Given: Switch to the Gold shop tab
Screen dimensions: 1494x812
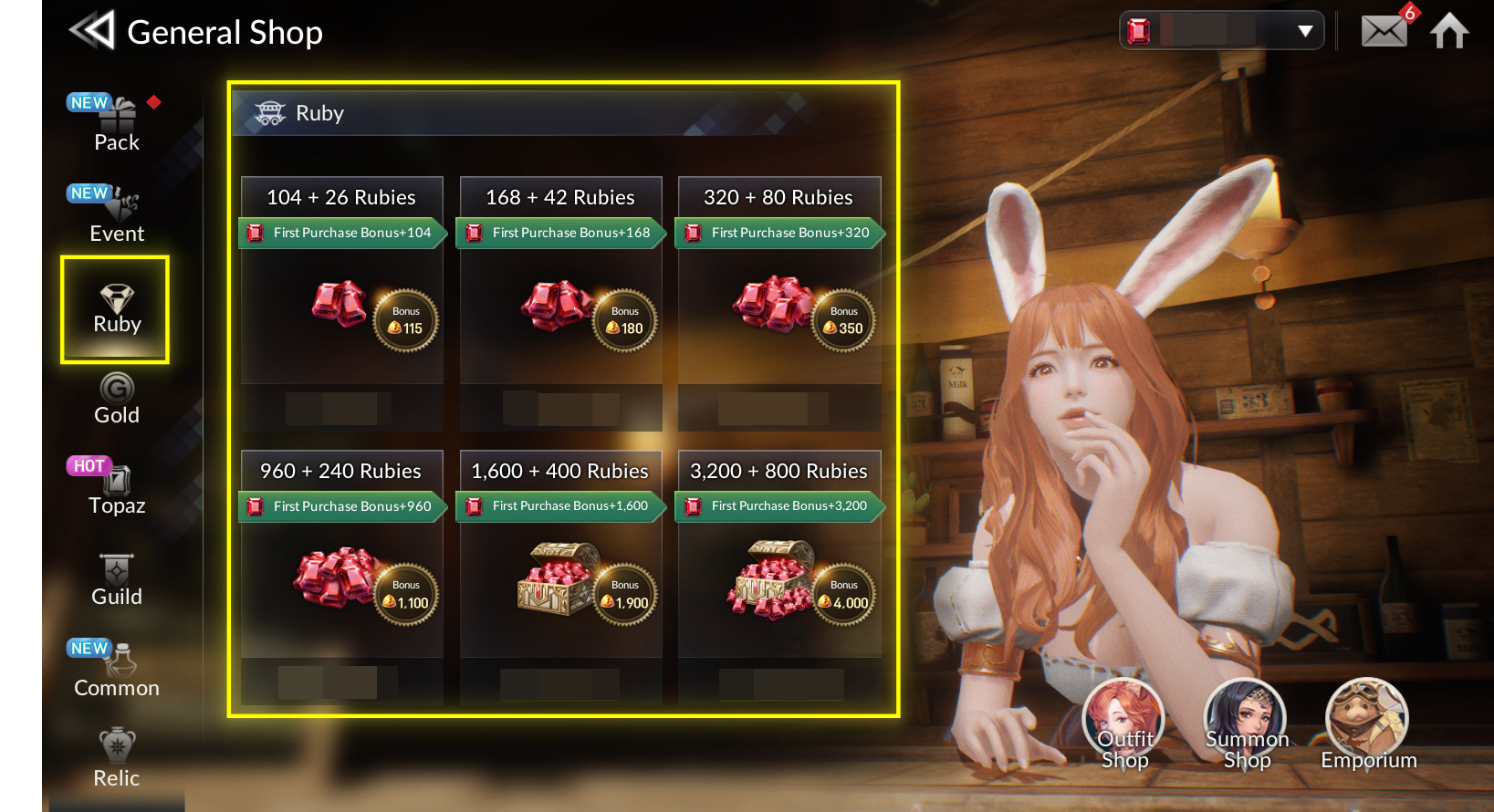Looking at the screenshot, I should click(117, 400).
